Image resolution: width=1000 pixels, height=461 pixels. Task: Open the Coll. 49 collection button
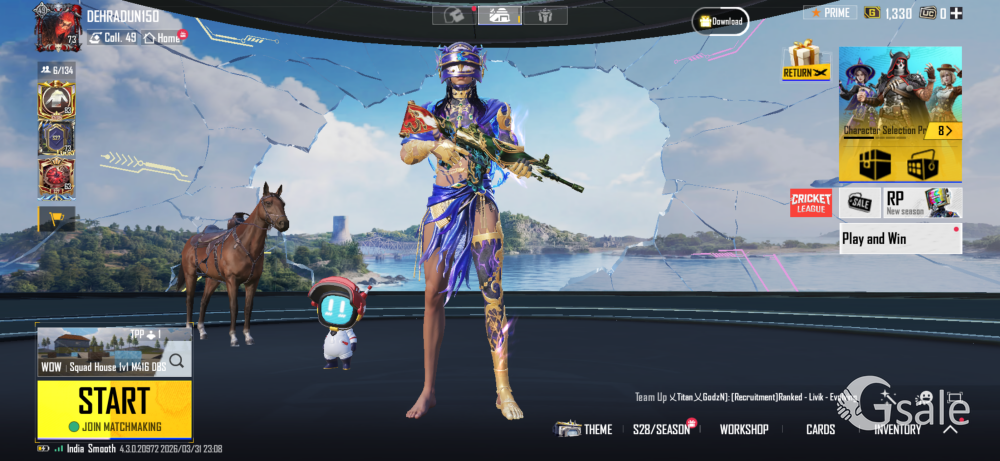click(113, 38)
